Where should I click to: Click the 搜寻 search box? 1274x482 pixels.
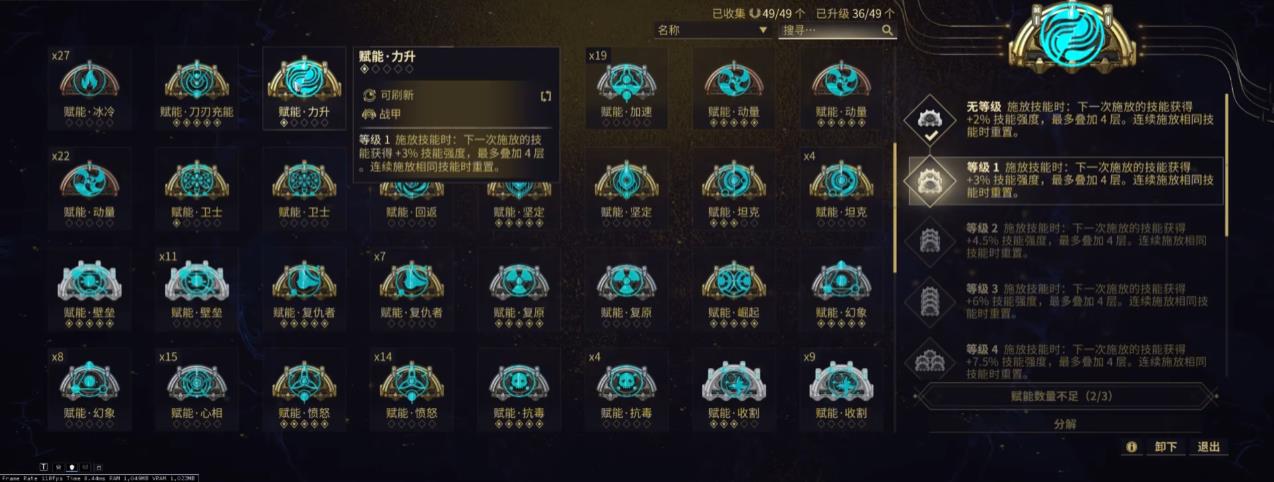pos(830,31)
